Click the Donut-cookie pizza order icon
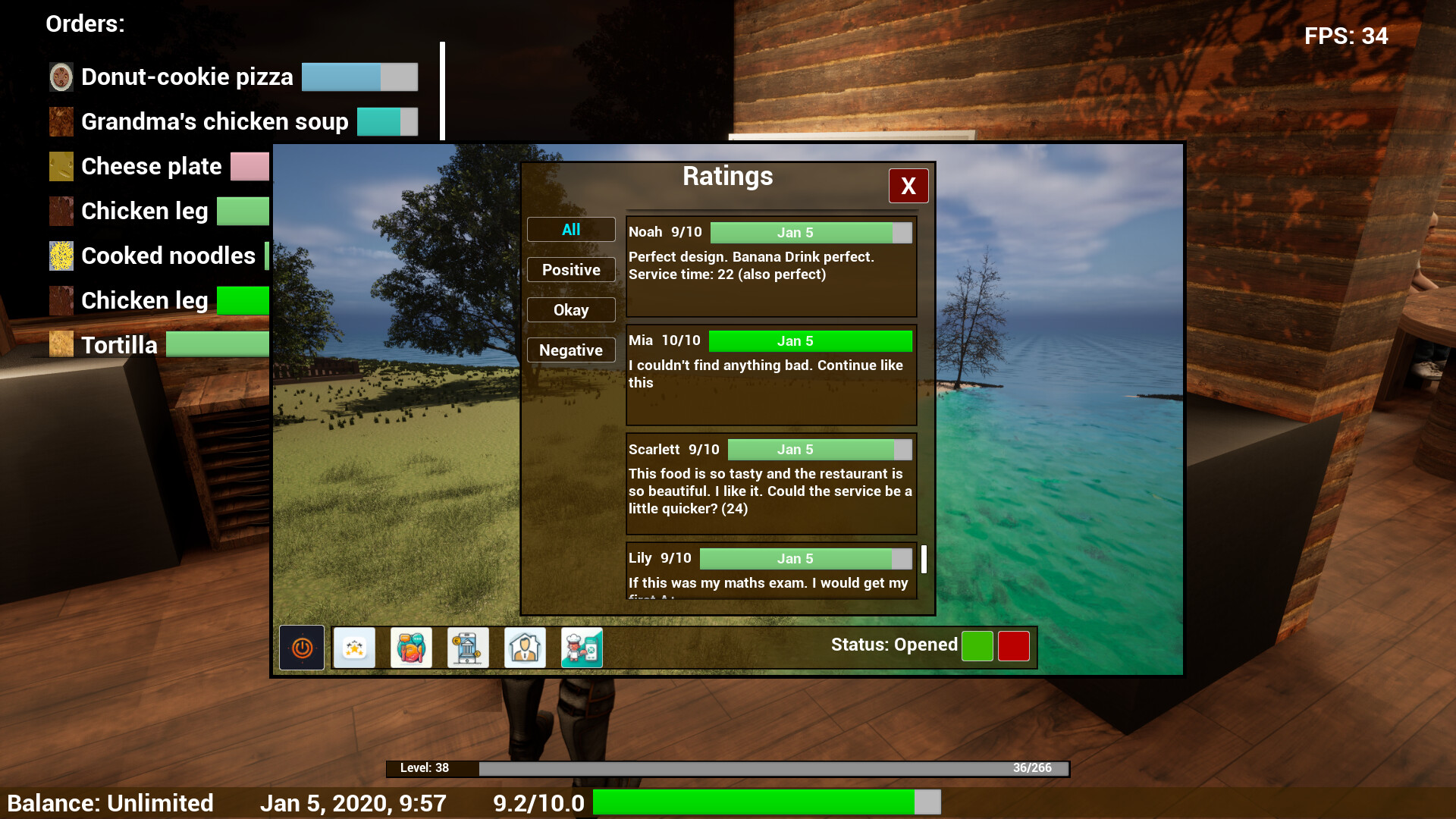 tap(61, 77)
